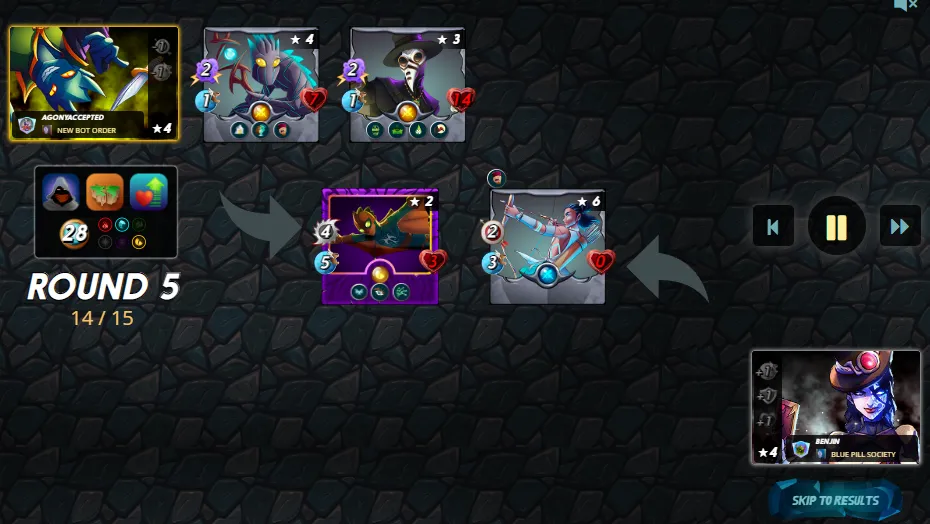Toggle the sound mute icon
Viewport: 930px width, 524px height.
(x=905, y=6)
